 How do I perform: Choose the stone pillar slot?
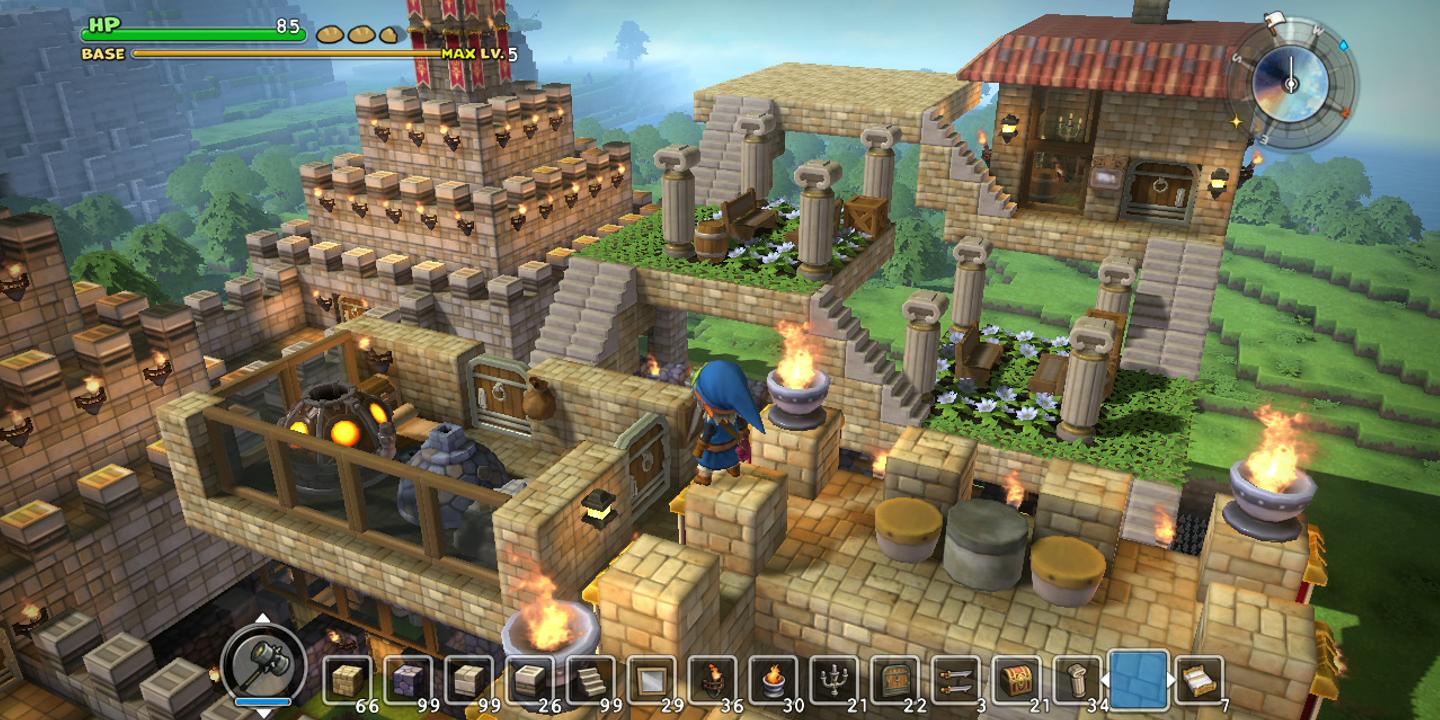[x=1077, y=681]
